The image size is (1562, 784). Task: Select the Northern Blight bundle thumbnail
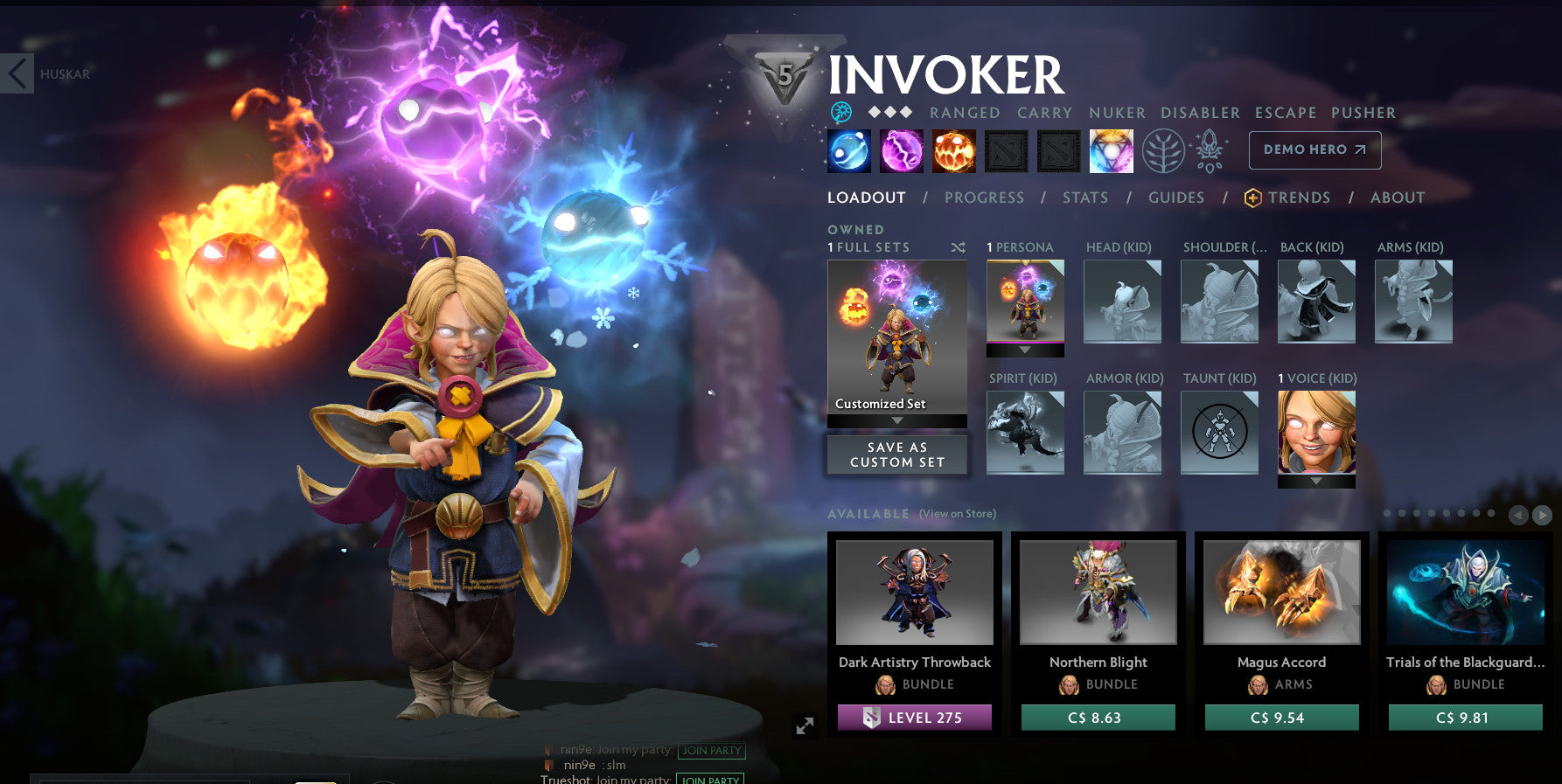click(1097, 592)
